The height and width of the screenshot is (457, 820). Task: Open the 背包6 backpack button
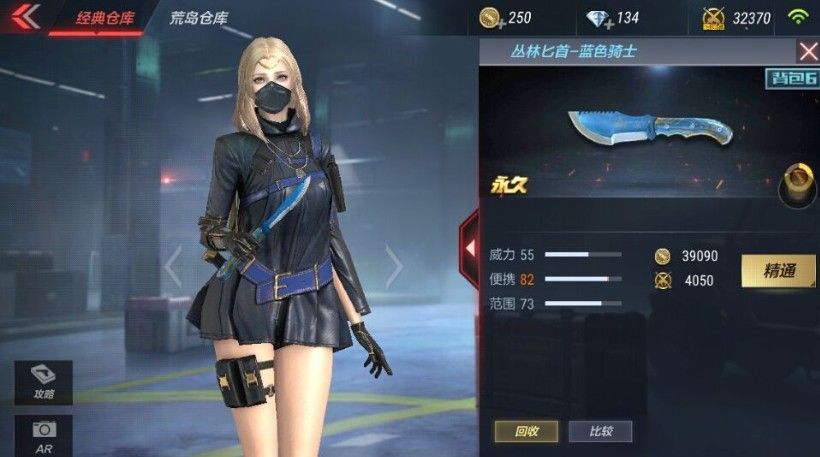(792, 79)
